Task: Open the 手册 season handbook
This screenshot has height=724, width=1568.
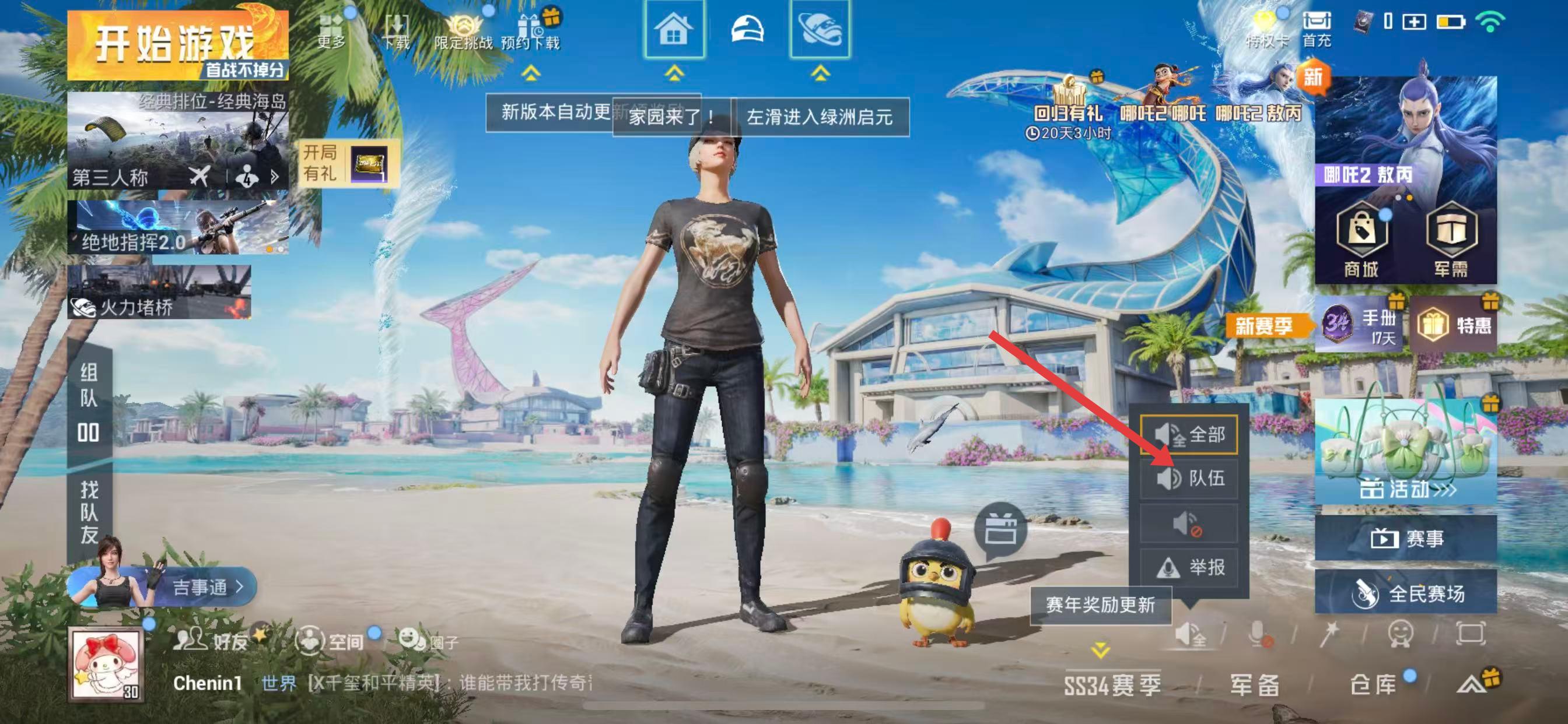Action: click(x=1360, y=325)
